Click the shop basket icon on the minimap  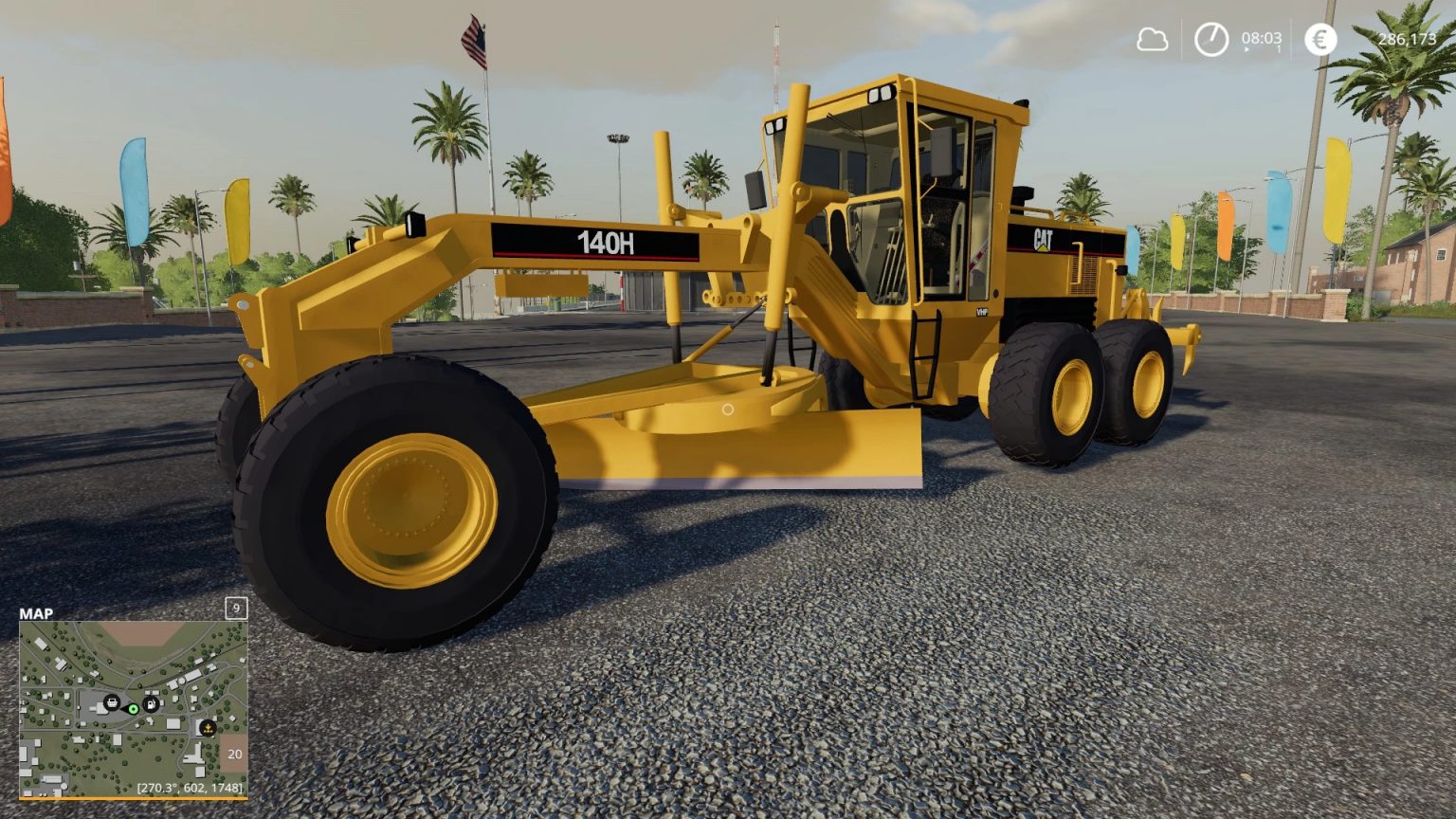tap(112, 702)
